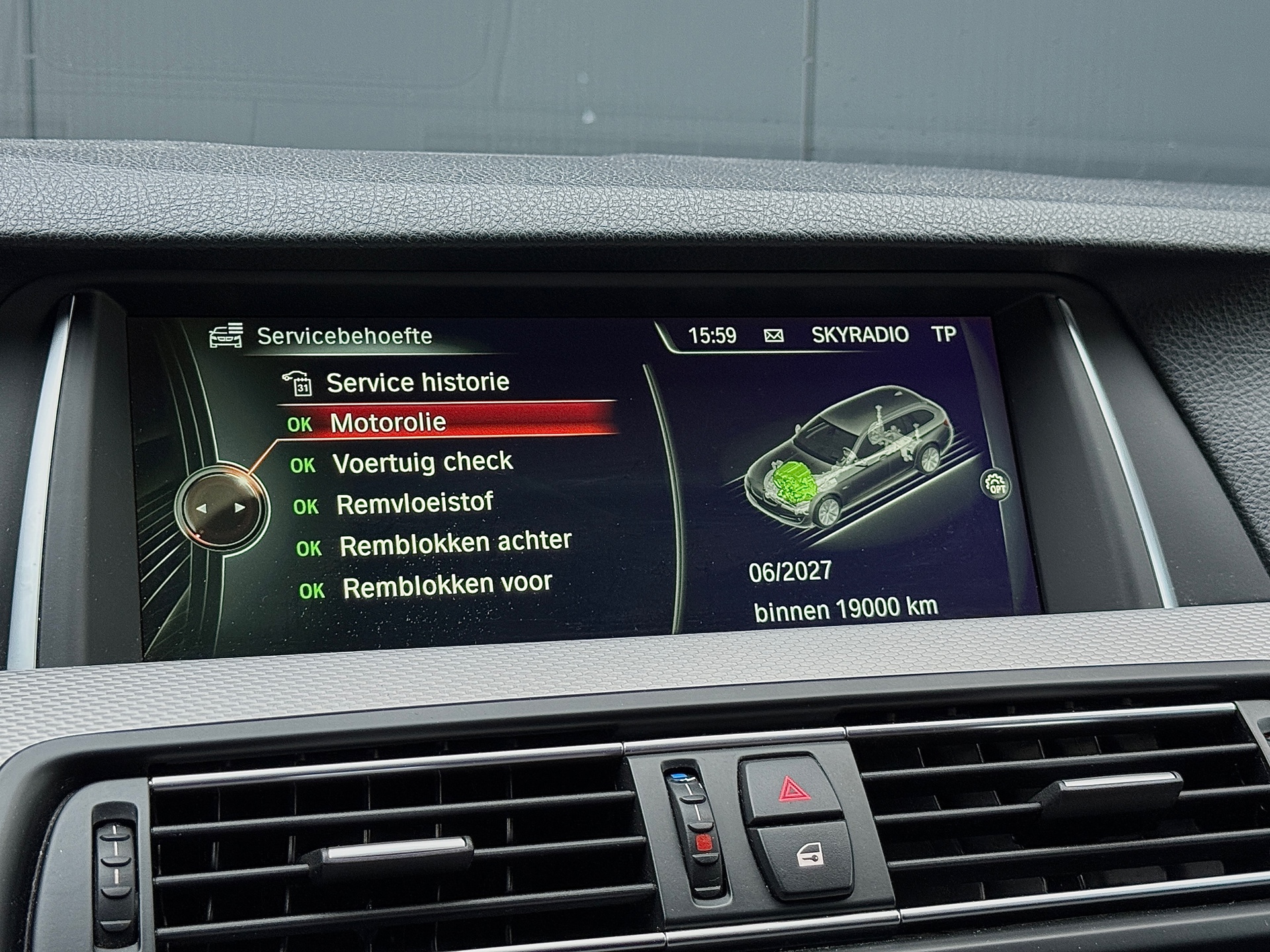Select Remblokken achter in the list
1270x952 pixels.
(x=454, y=544)
